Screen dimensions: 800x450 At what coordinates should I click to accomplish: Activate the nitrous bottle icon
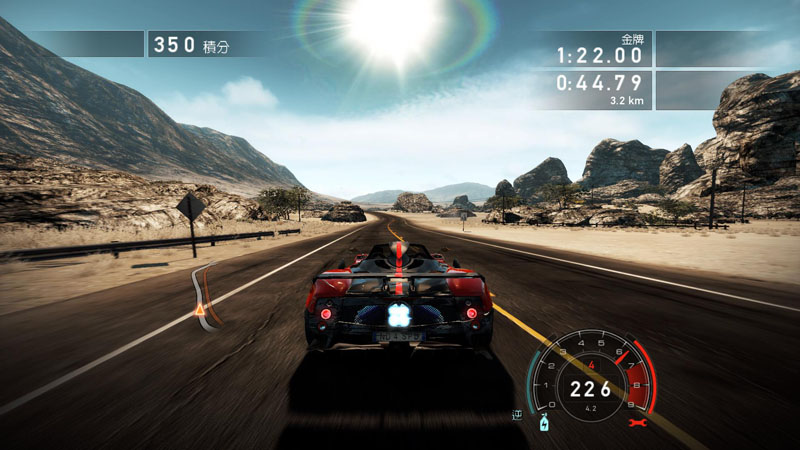coord(545,422)
